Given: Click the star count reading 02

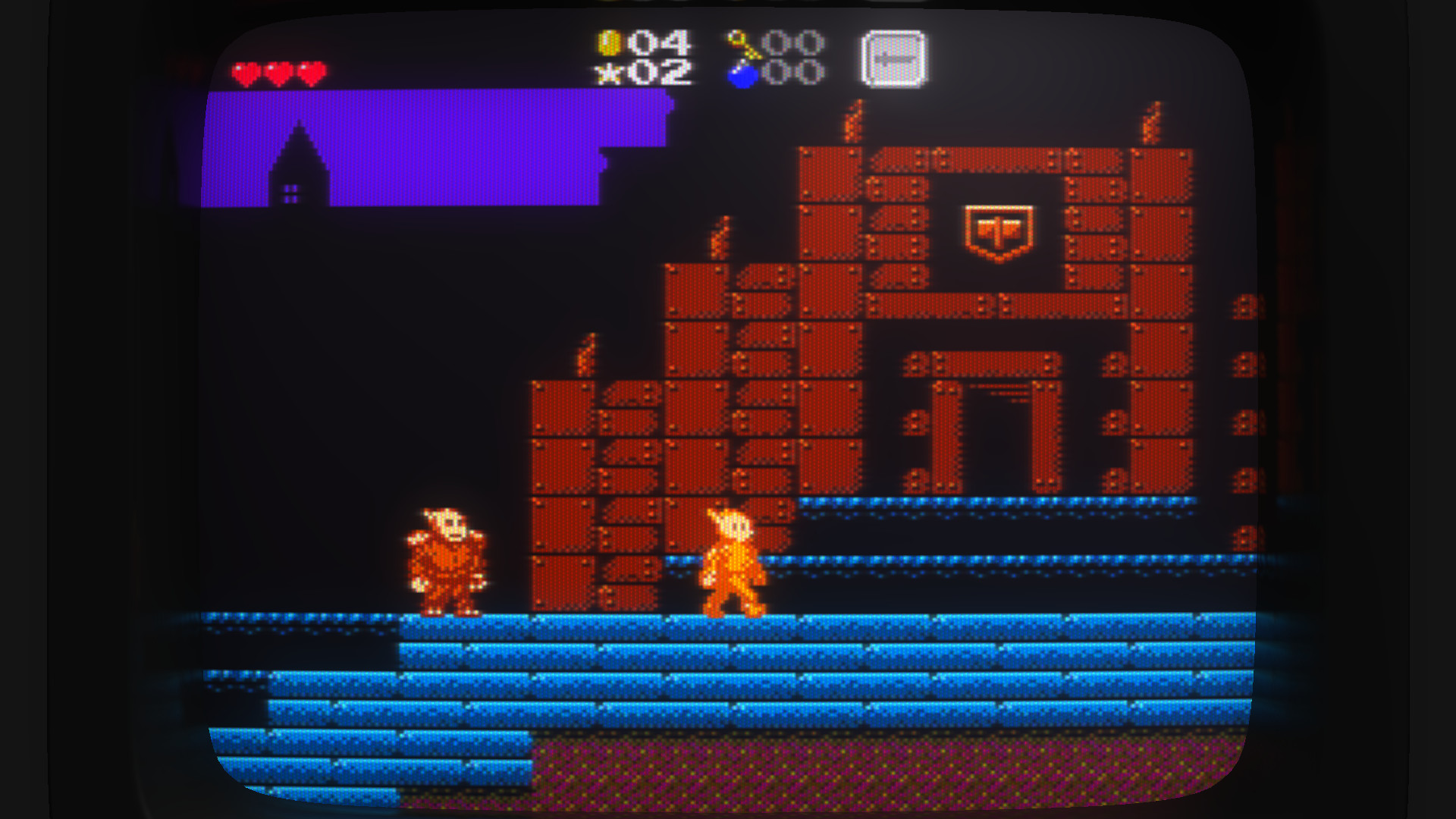Looking at the screenshot, I should click(661, 73).
